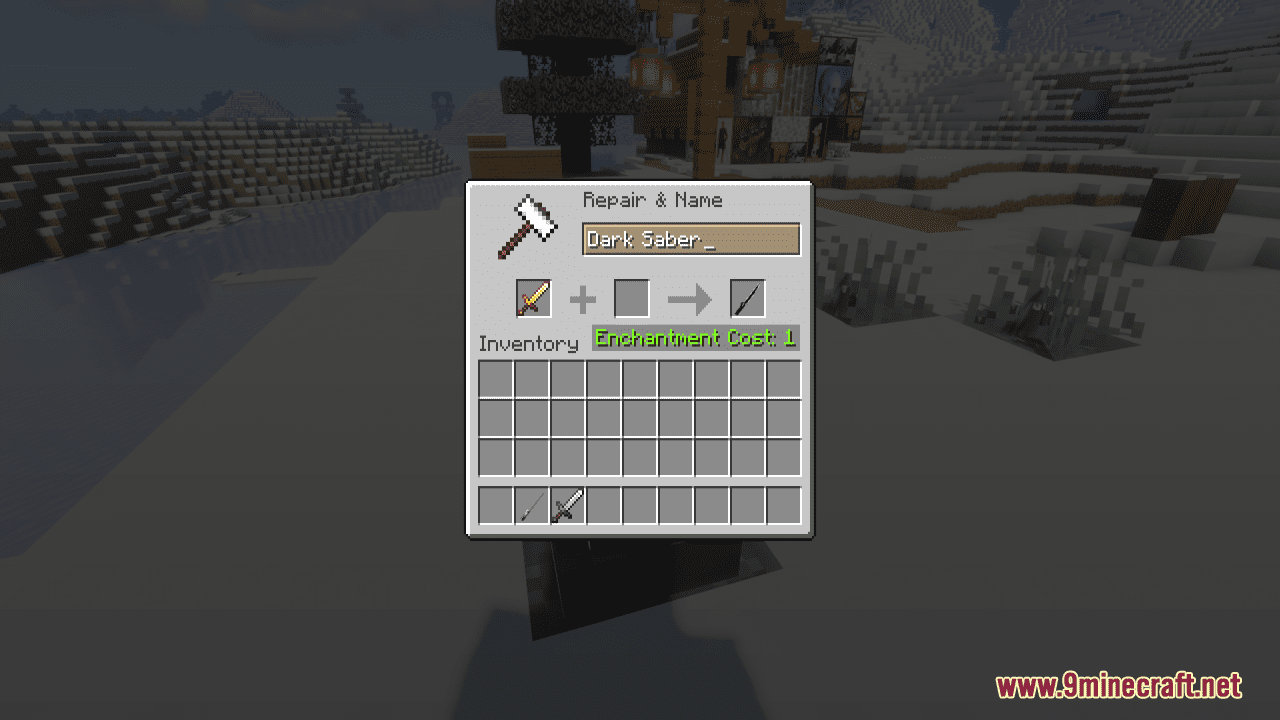
Task: Click the empty slot right of the iron sword
Action: pos(601,506)
